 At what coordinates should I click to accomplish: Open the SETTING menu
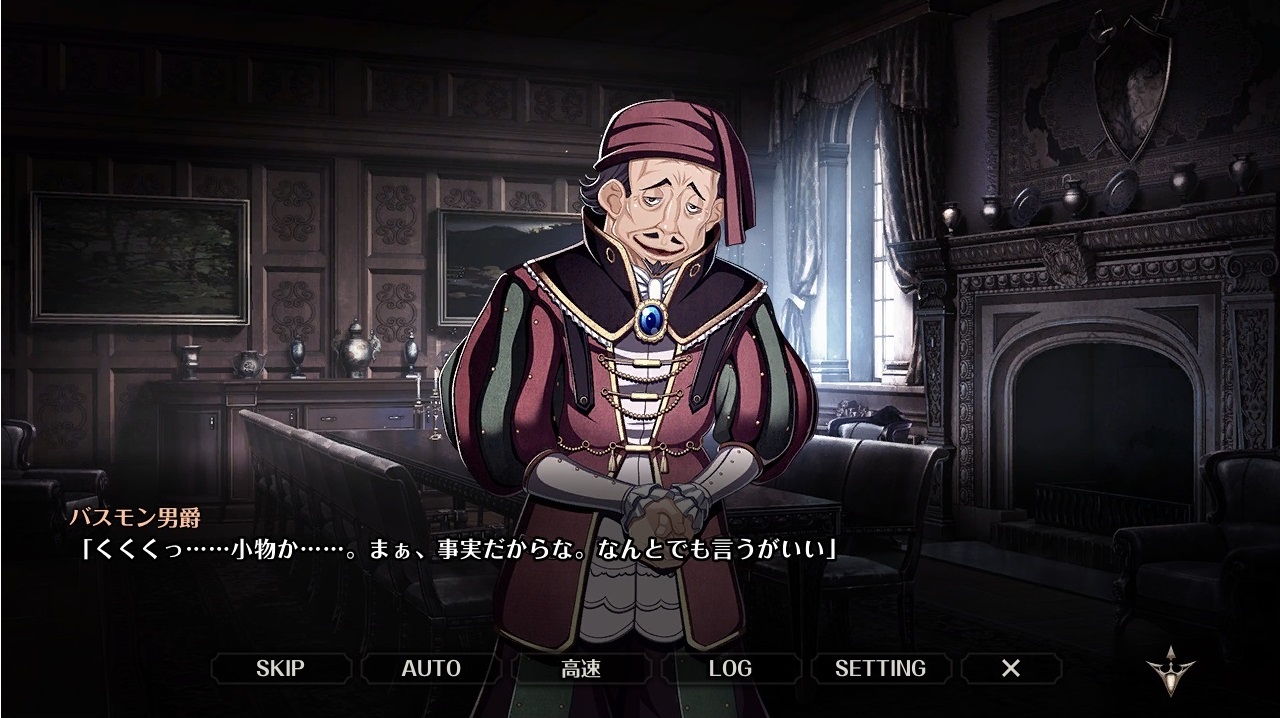880,668
